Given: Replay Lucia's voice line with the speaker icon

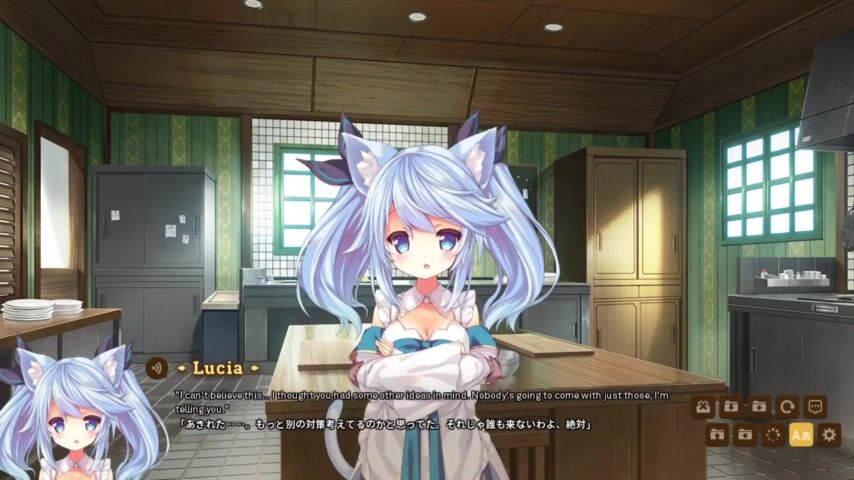Looking at the screenshot, I should [155, 368].
